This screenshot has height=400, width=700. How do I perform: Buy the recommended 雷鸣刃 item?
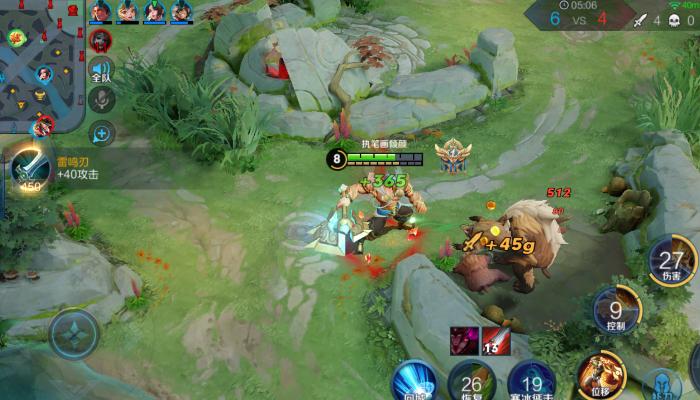30,170
